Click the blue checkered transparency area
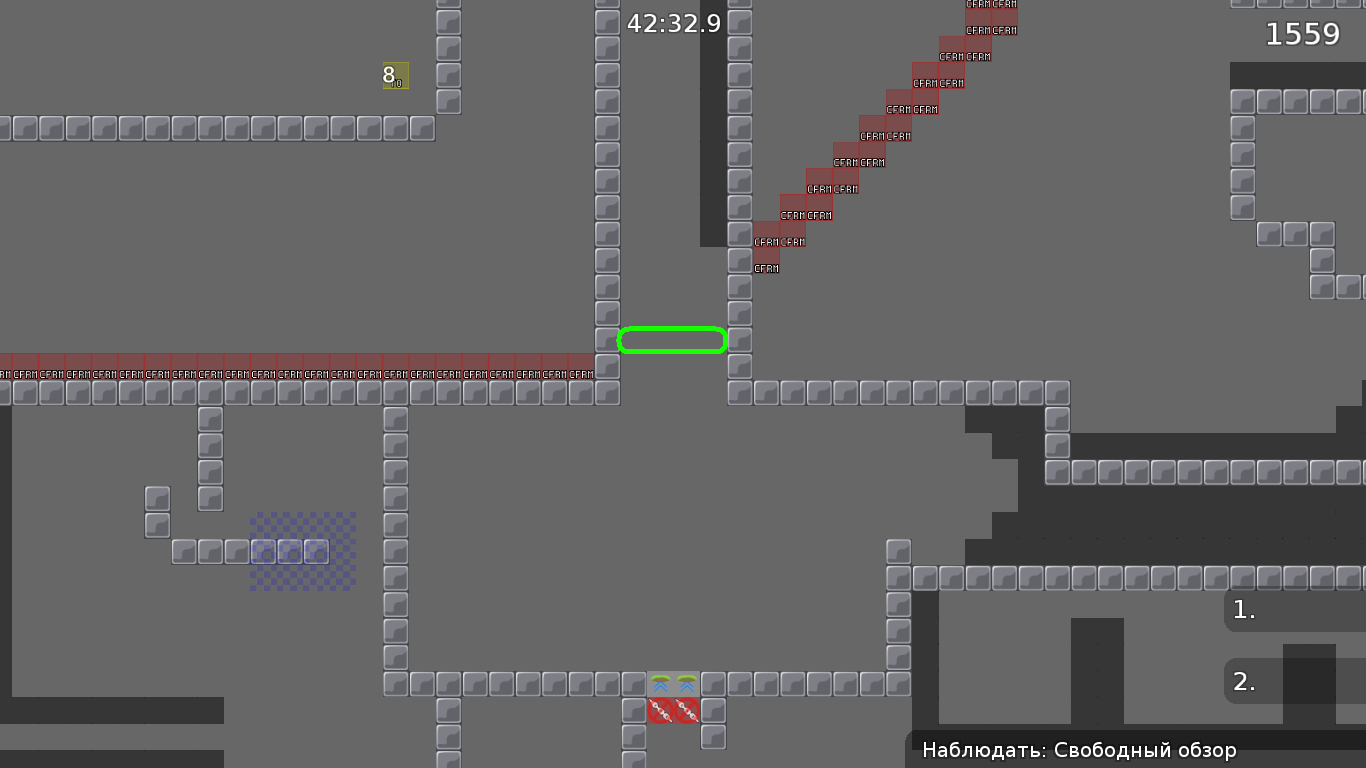 [x=302, y=551]
